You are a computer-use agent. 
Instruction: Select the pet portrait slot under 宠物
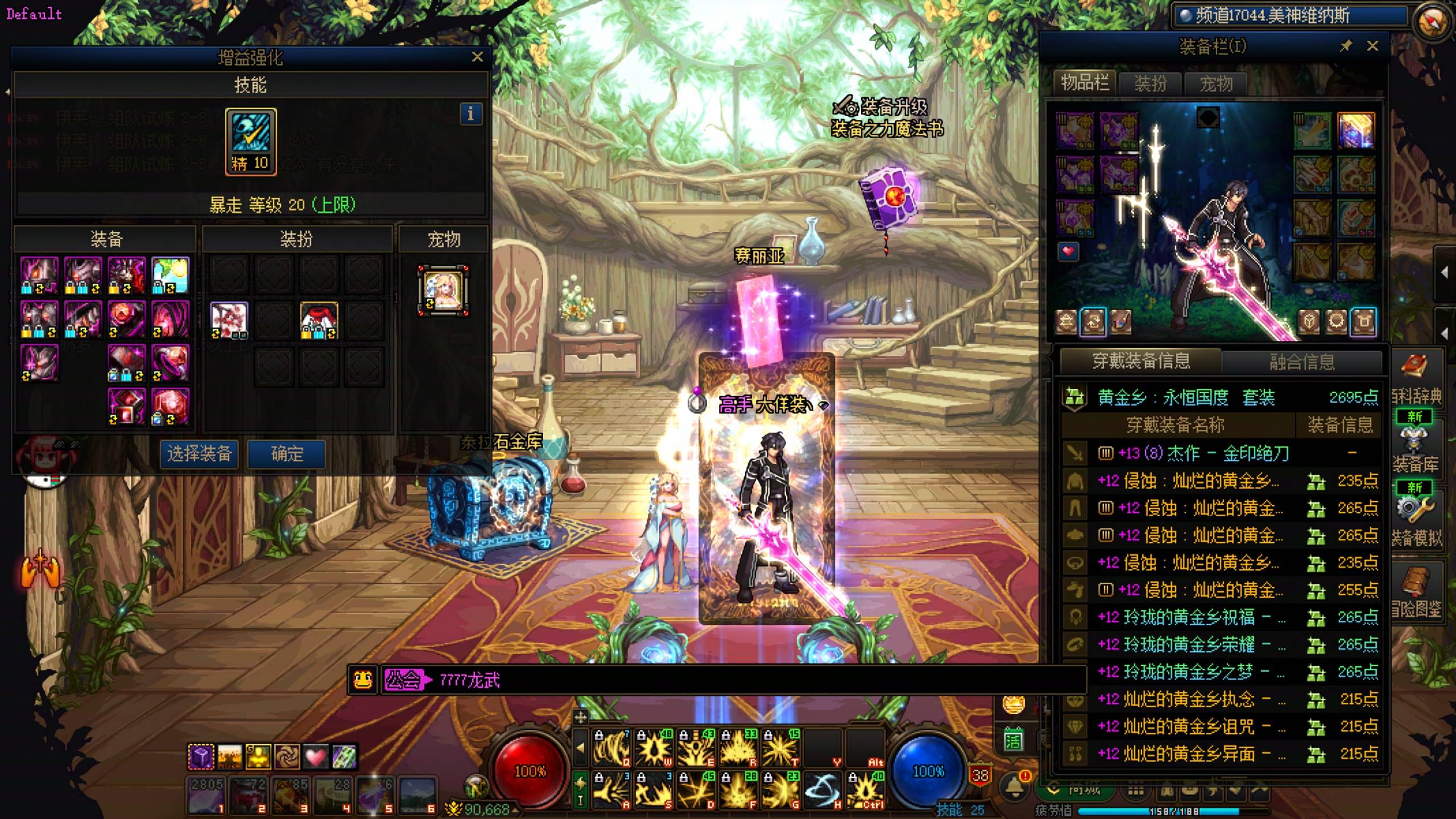[443, 290]
